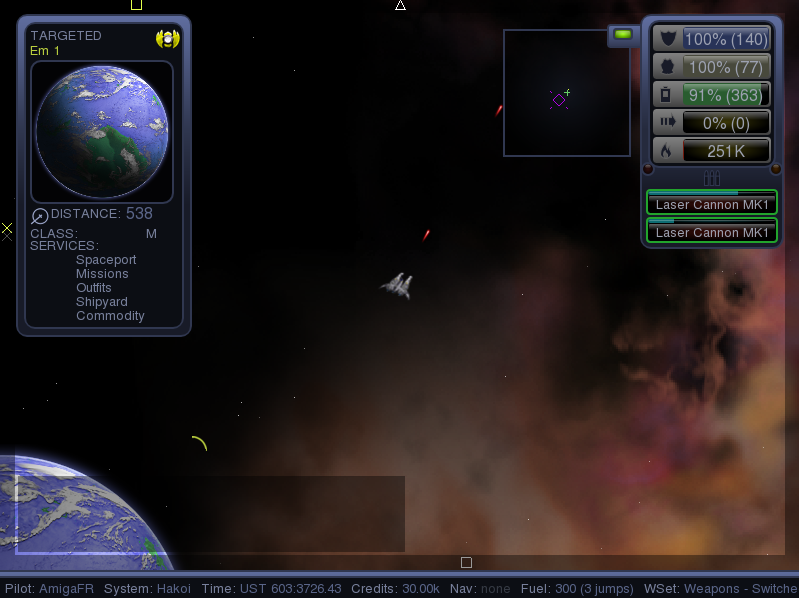799x598 pixels.
Task: Click the radar minimap panel
Action: click(x=566, y=93)
